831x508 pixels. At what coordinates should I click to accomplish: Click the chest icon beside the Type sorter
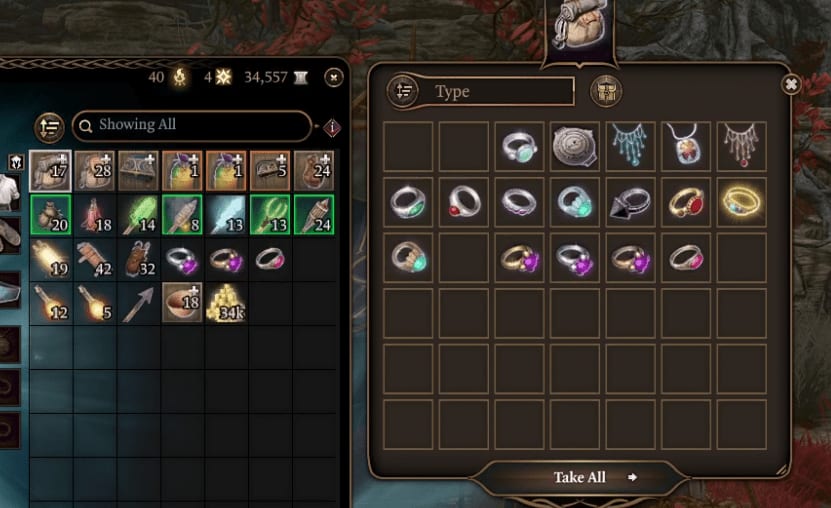click(x=606, y=91)
